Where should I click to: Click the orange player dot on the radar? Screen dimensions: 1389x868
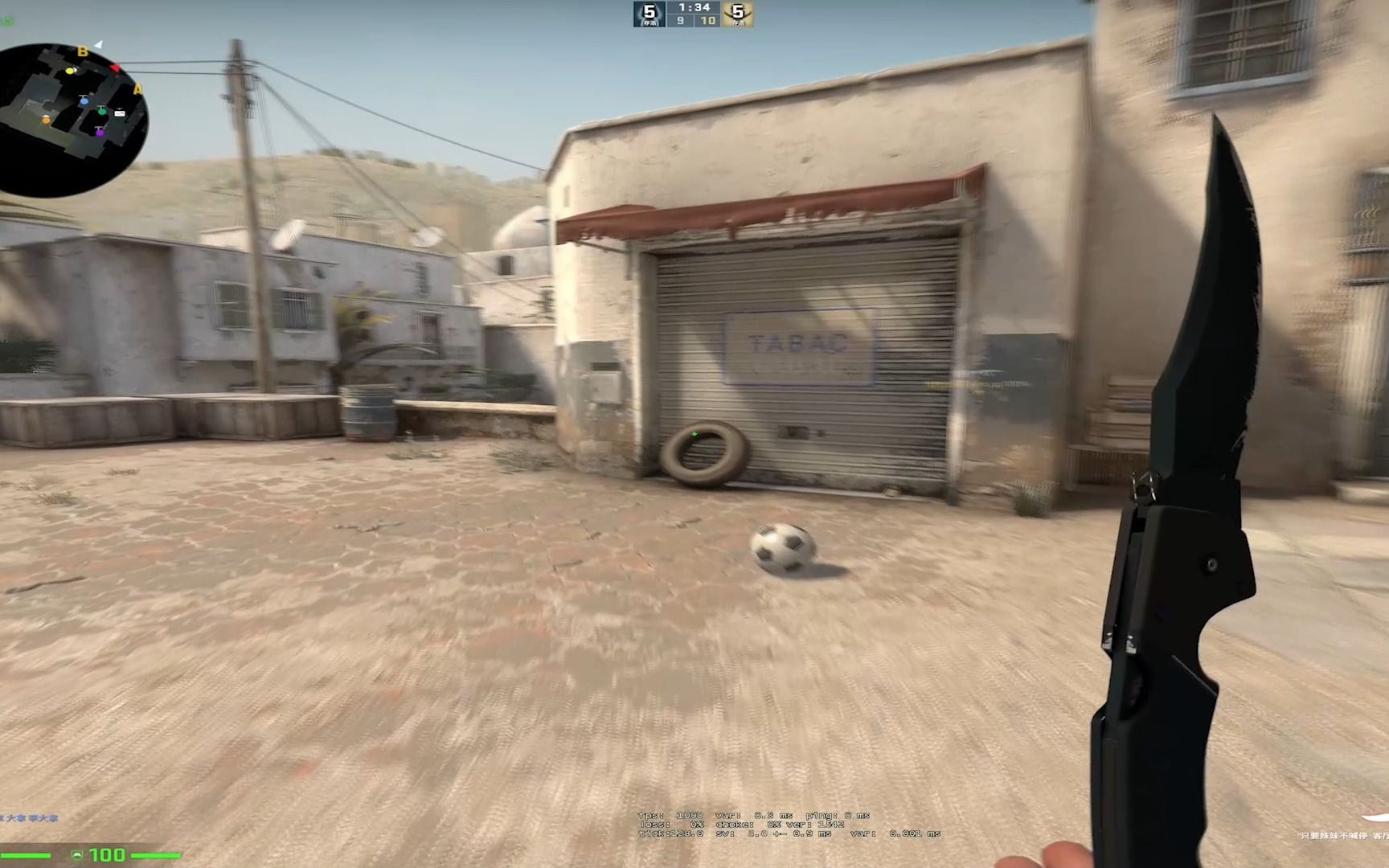[45, 121]
